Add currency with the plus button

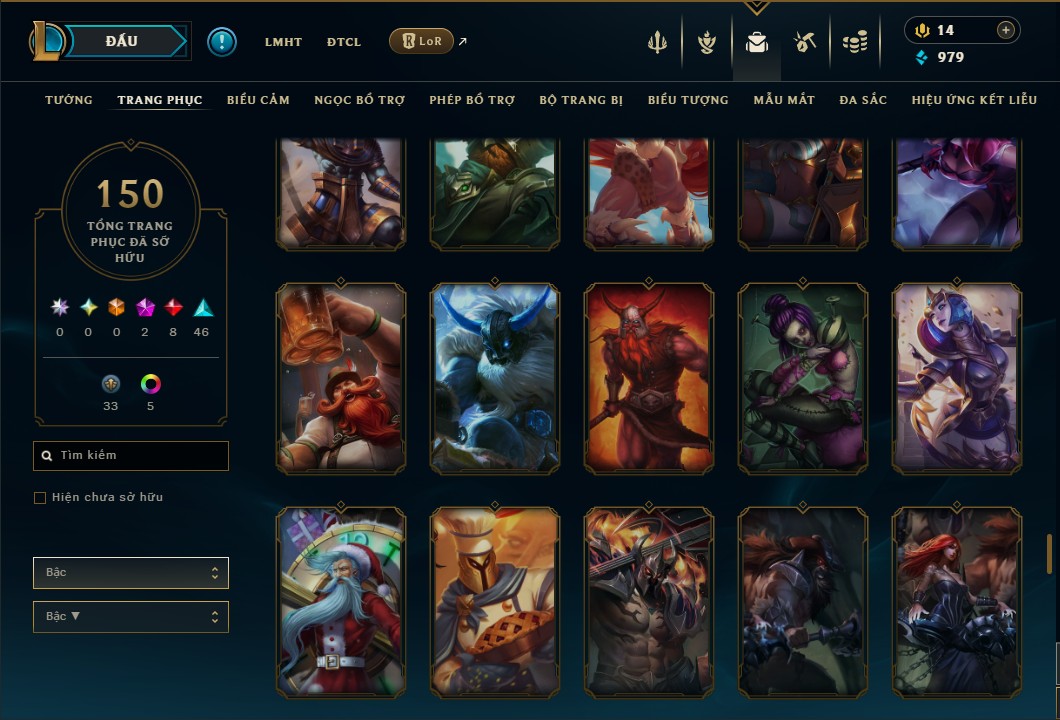pos(1005,30)
